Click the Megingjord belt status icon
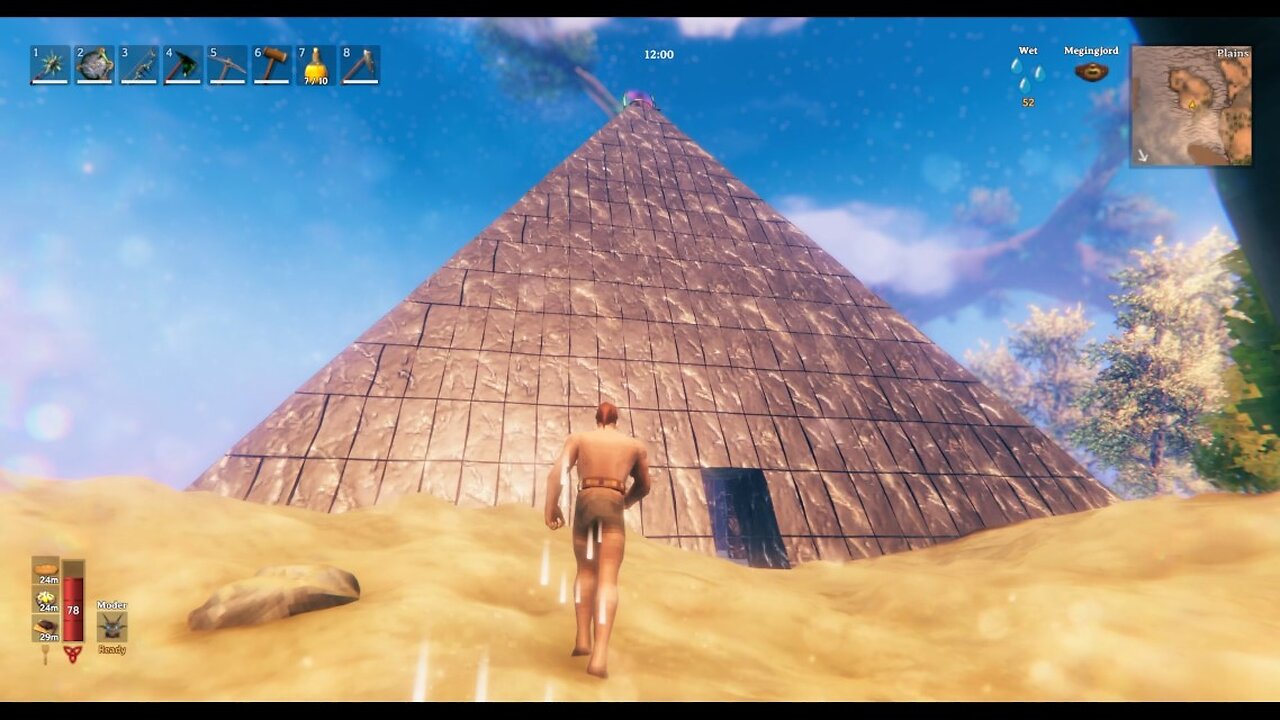Image resolution: width=1280 pixels, height=720 pixels. [1089, 70]
